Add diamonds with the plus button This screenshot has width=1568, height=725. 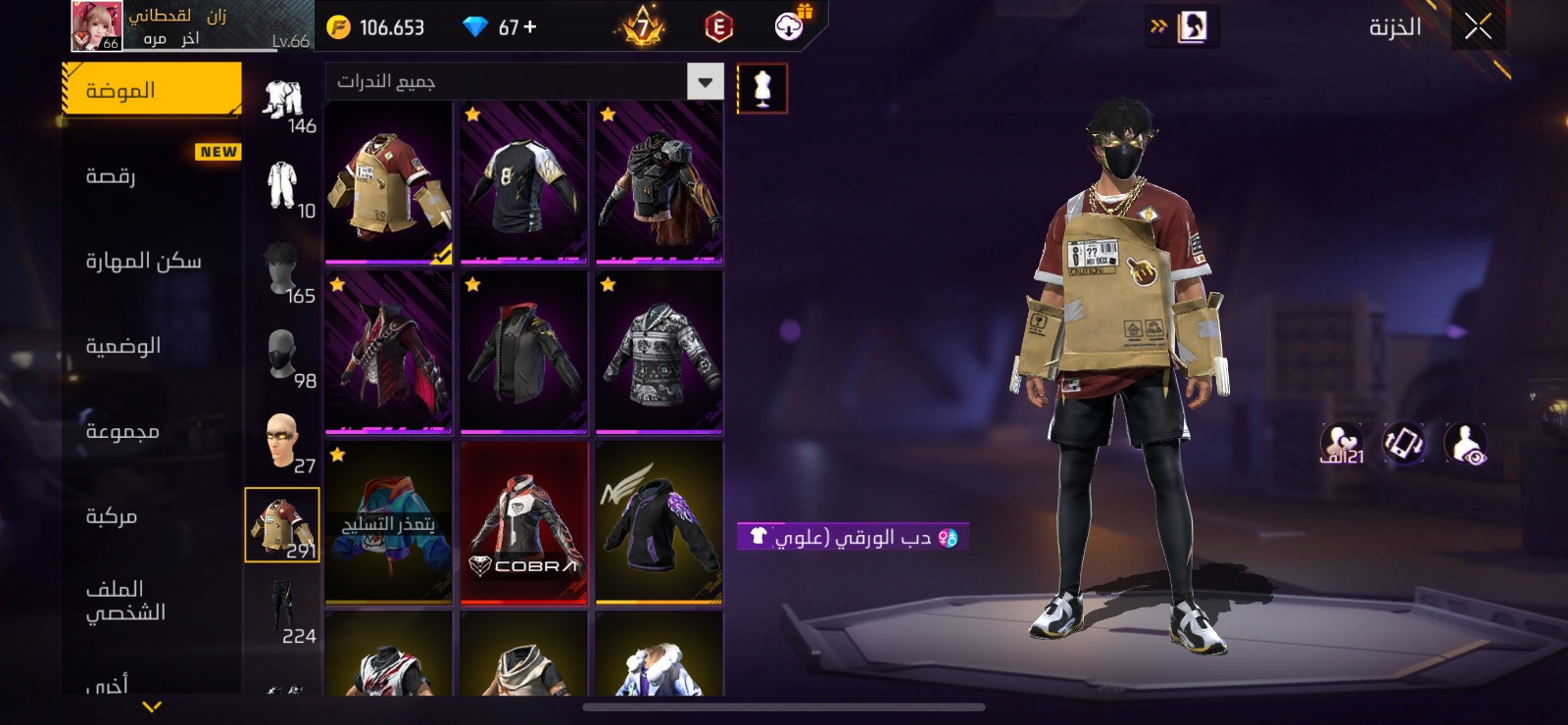pyautogui.click(x=530, y=27)
